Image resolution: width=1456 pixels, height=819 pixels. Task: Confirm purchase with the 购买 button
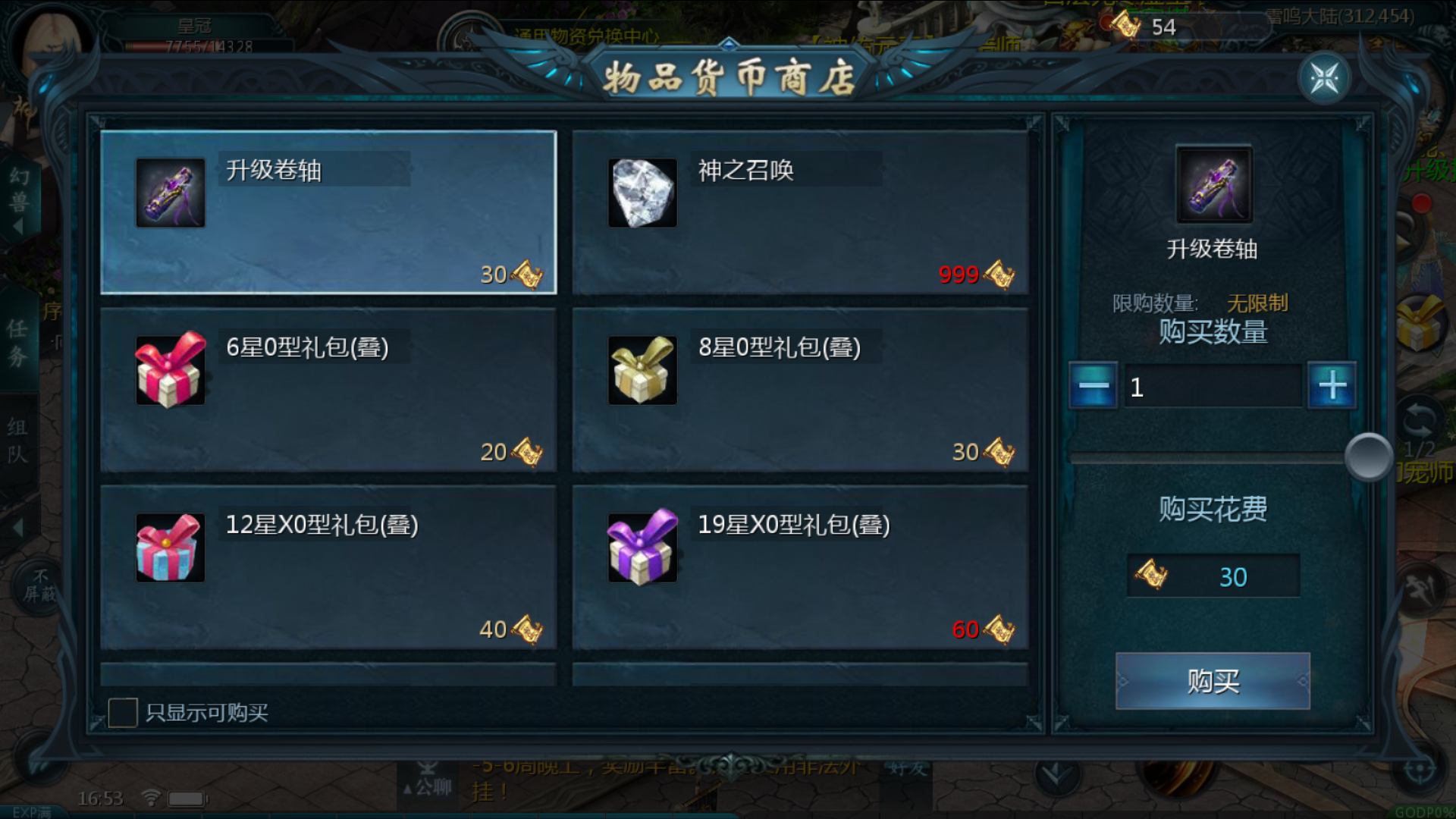click(1213, 681)
